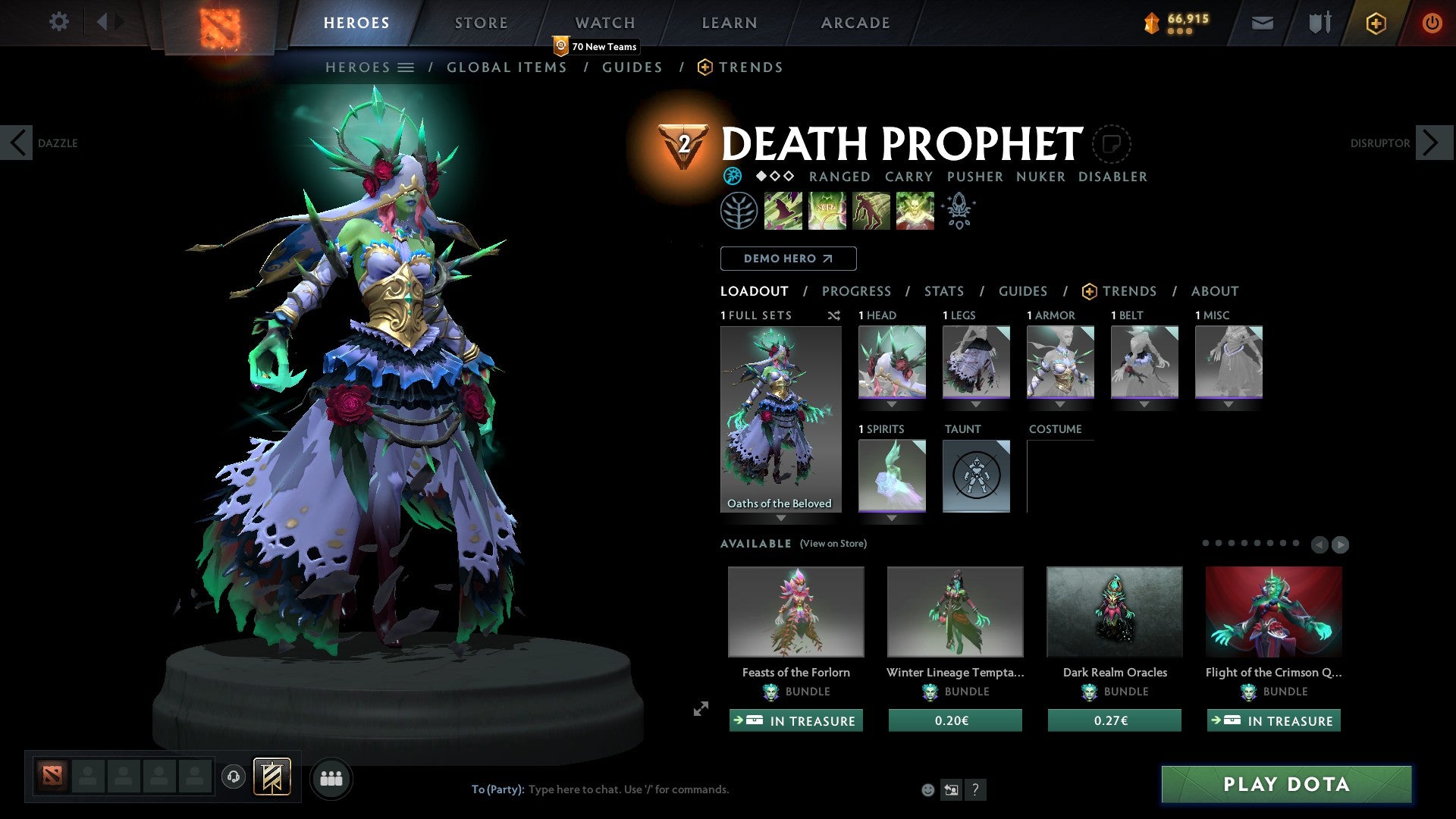Click the power off icon
1456x819 pixels.
tap(1432, 23)
